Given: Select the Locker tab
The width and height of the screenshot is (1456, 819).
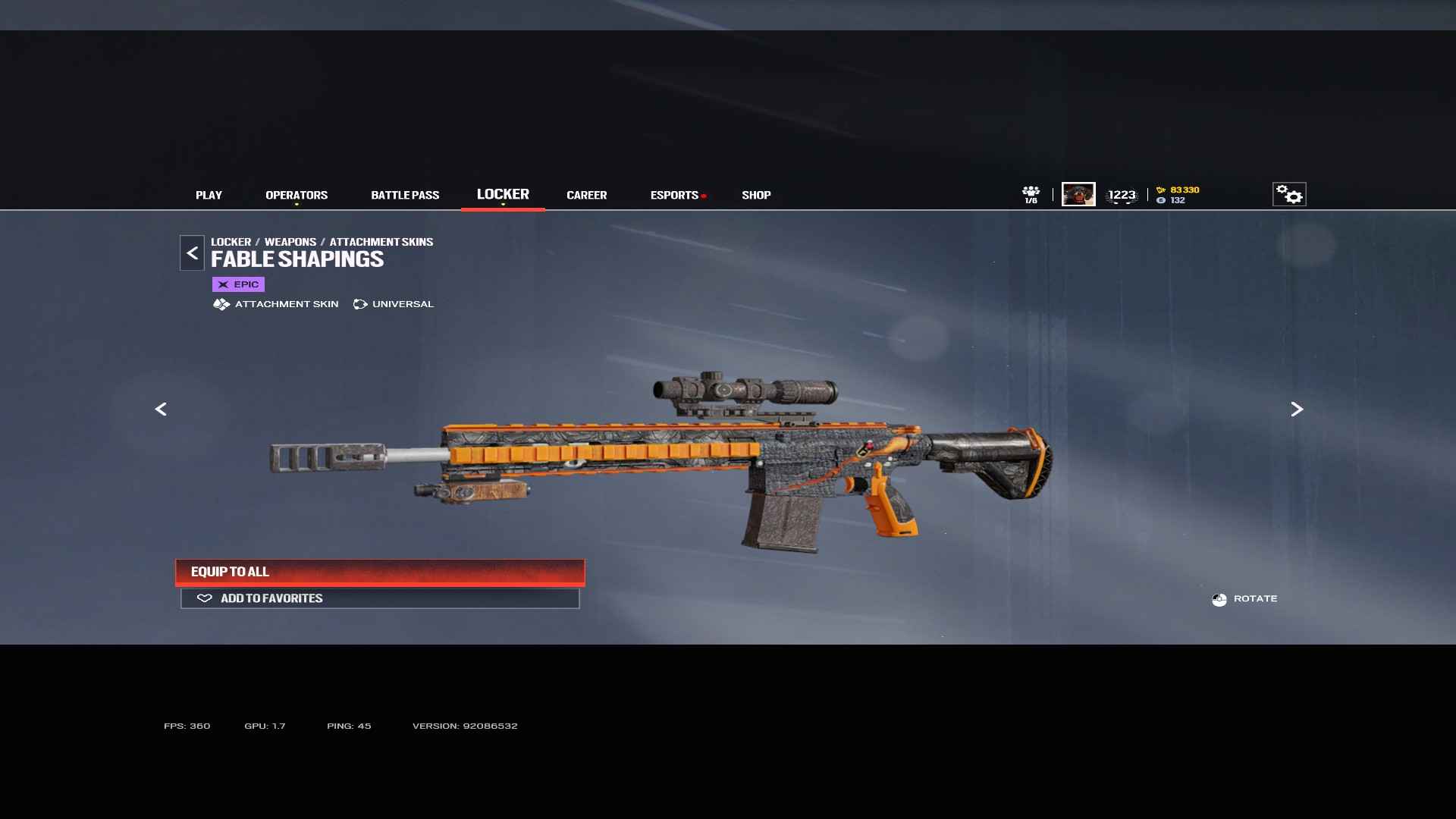Looking at the screenshot, I should (503, 194).
